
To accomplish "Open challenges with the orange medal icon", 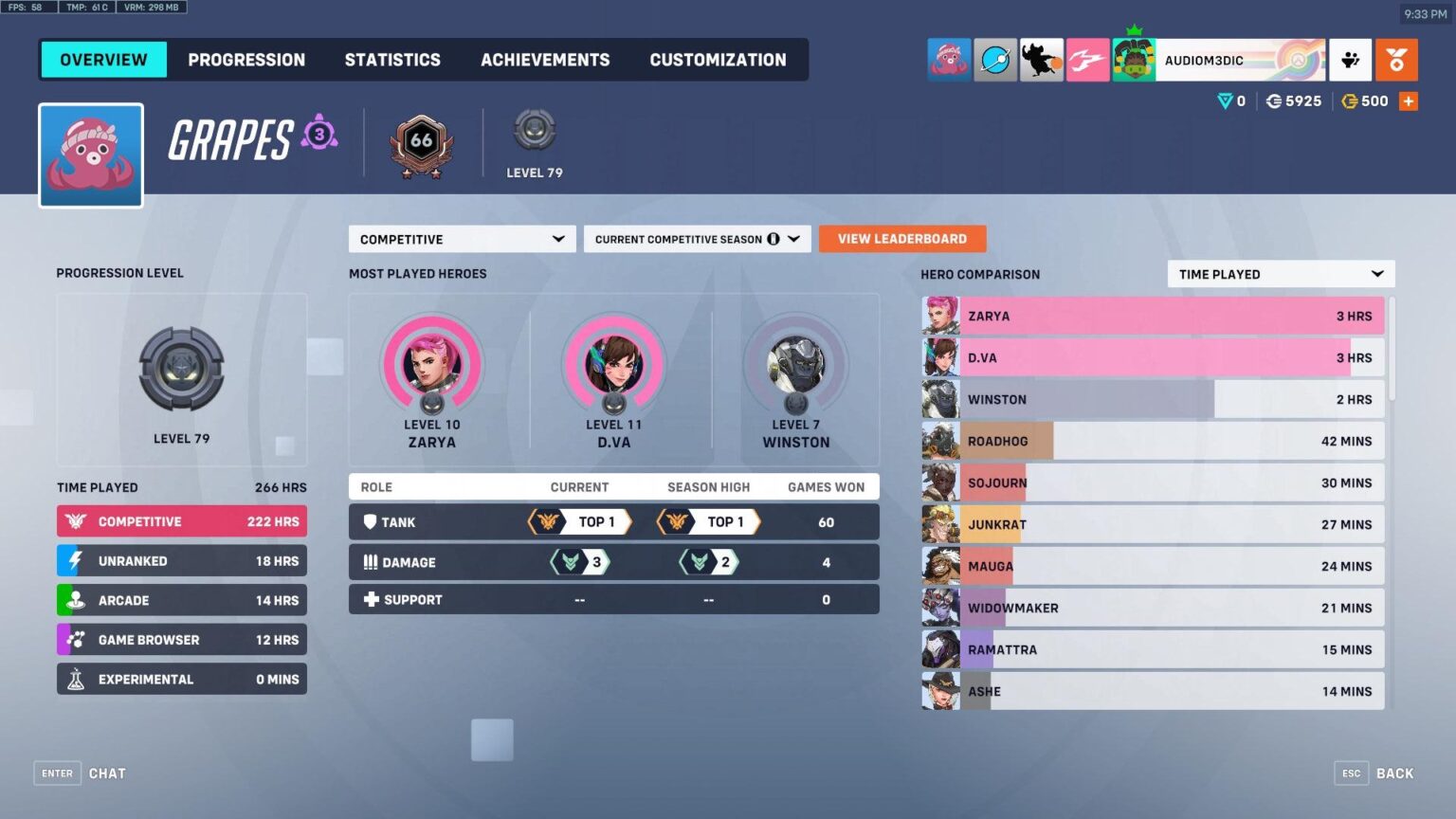I will click(1396, 59).
